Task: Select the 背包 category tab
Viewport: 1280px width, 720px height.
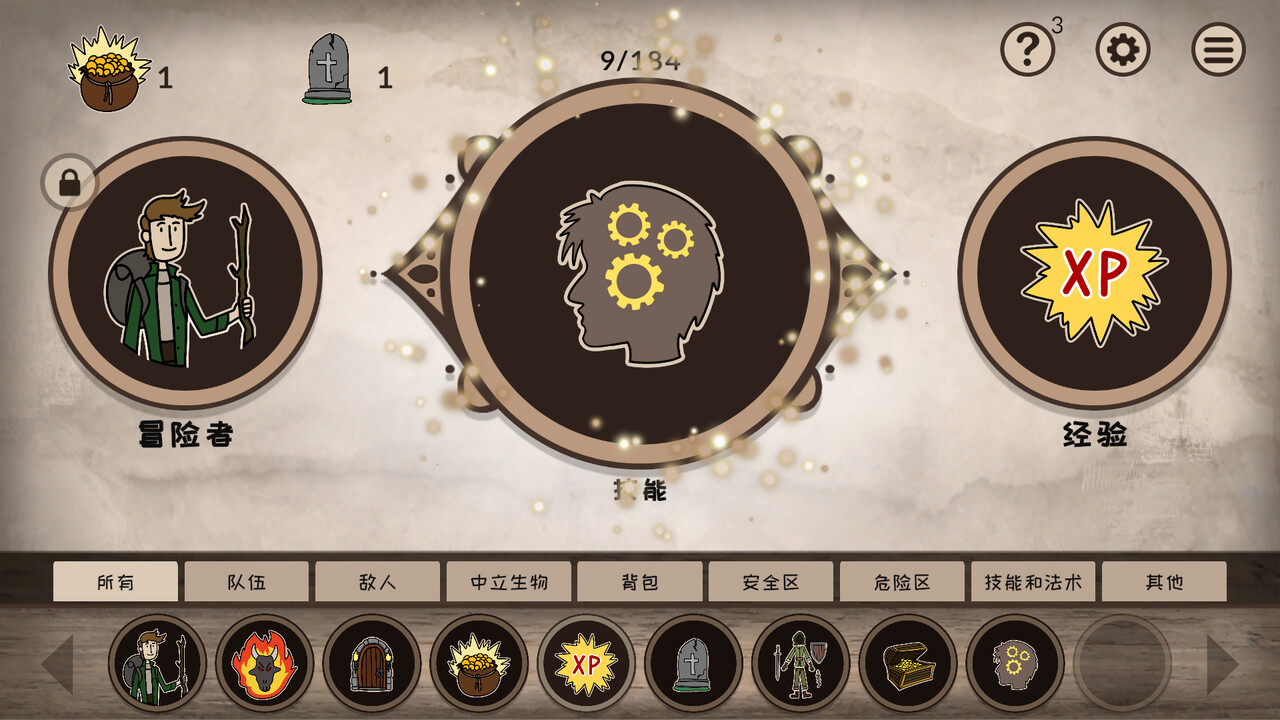Action: [x=640, y=580]
